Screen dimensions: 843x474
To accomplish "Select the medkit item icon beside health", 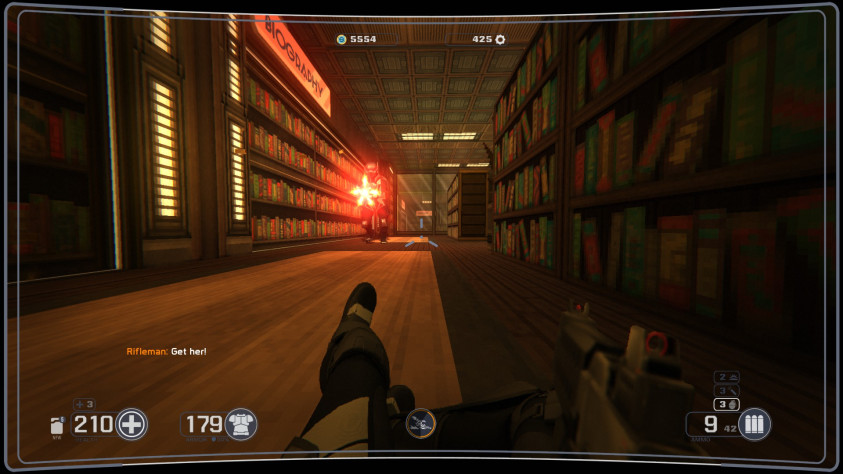I will click(x=58, y=425).
